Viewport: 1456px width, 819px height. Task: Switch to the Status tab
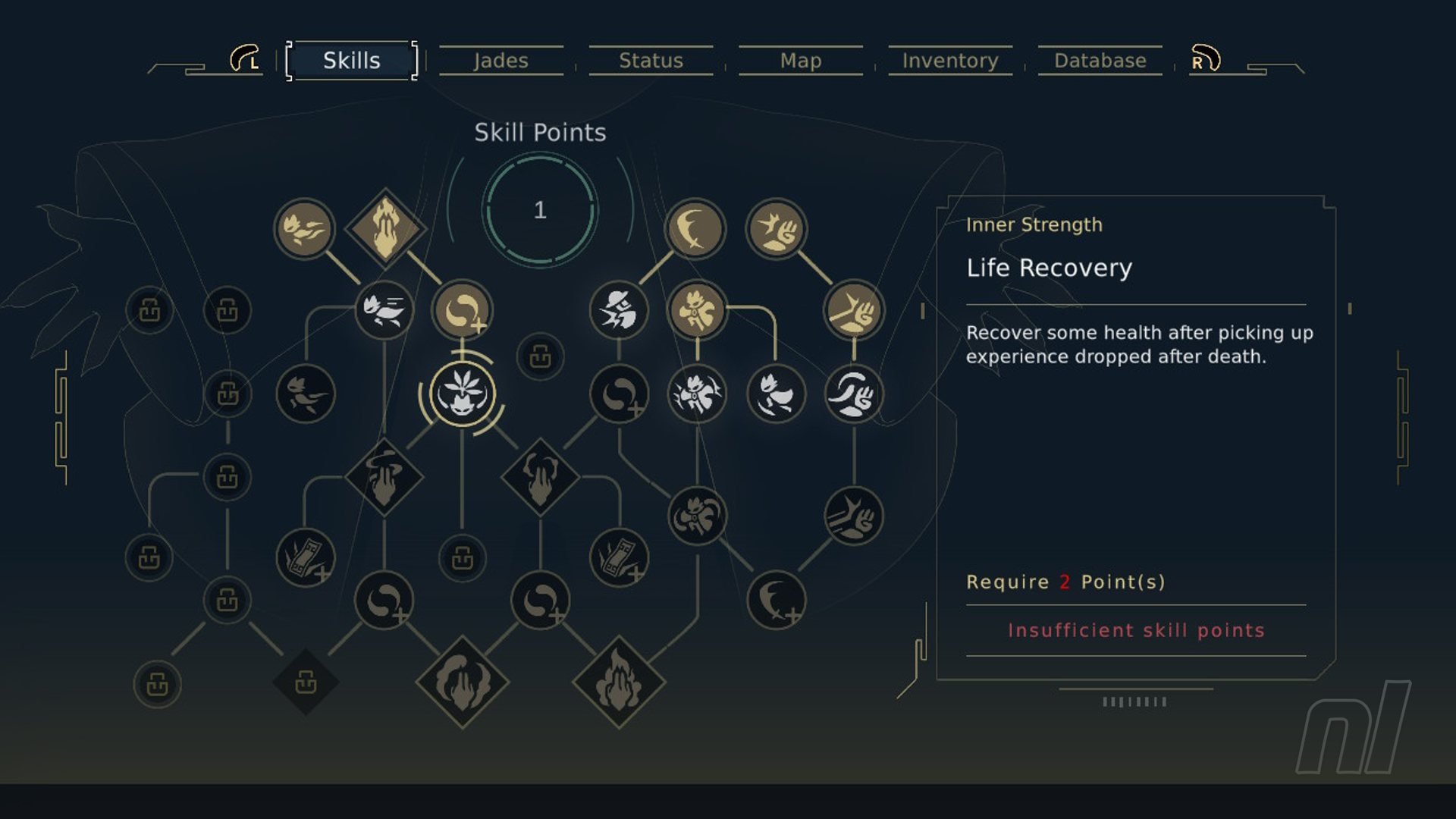point(651,61)
